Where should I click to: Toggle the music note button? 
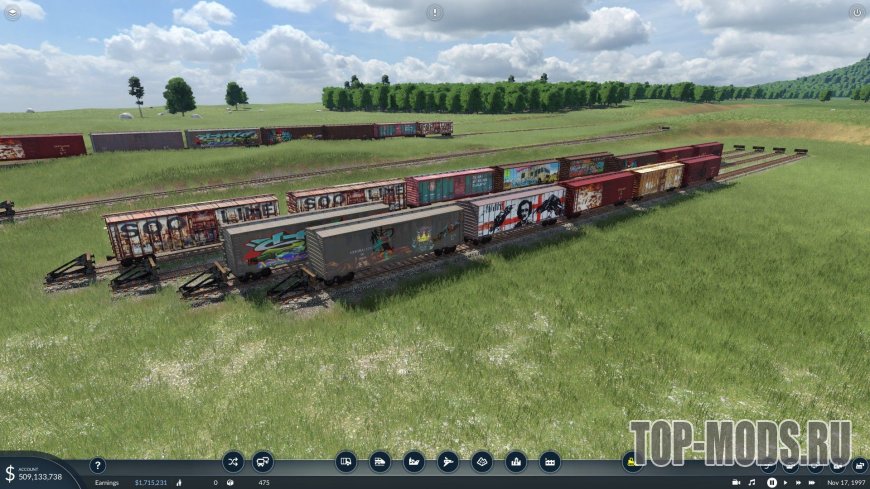(x=752, y=482)
